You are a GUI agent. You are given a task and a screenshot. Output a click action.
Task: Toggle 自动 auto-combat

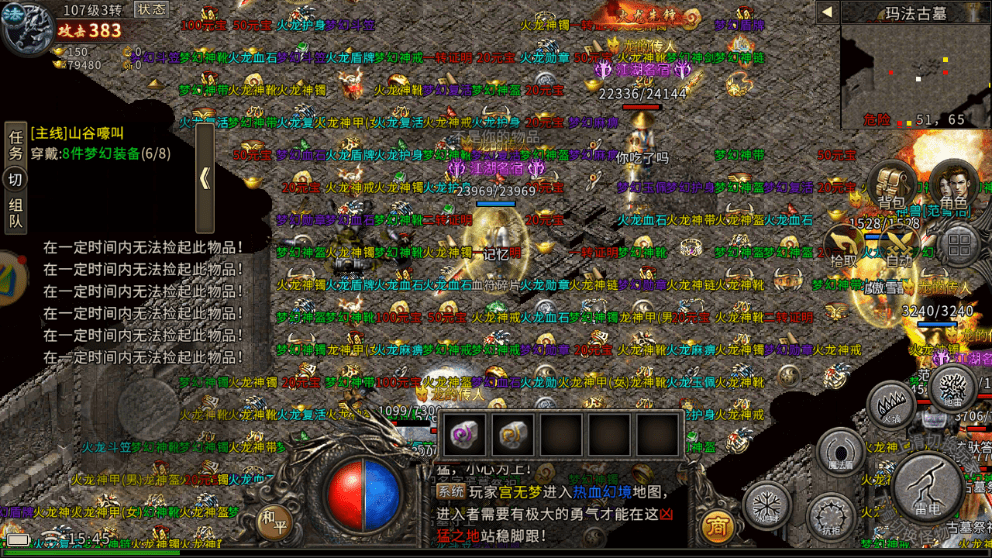pyautogui.click(x=900, y=246)
